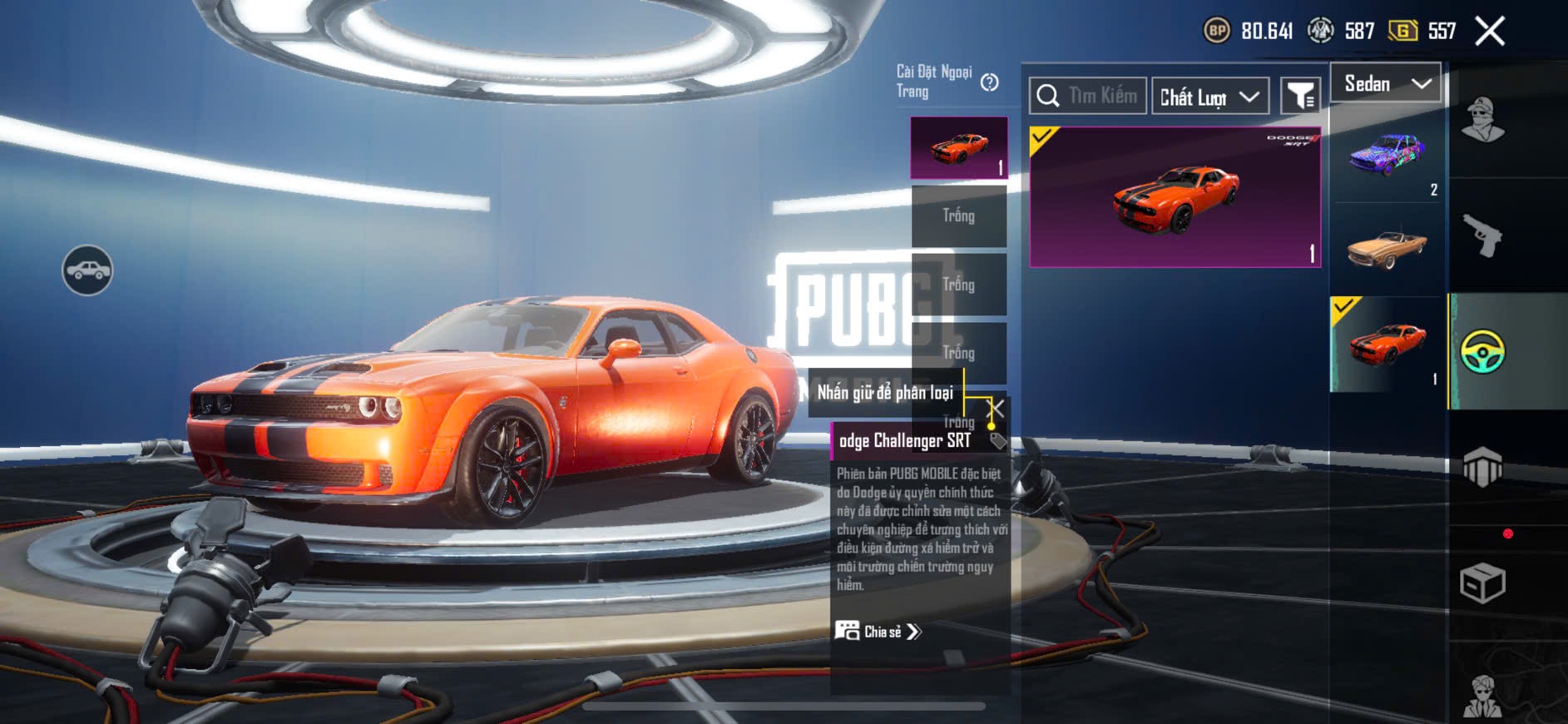1568x724 pixels.
Task: Switch to the pistol weapons tab
Action: 1482,236
